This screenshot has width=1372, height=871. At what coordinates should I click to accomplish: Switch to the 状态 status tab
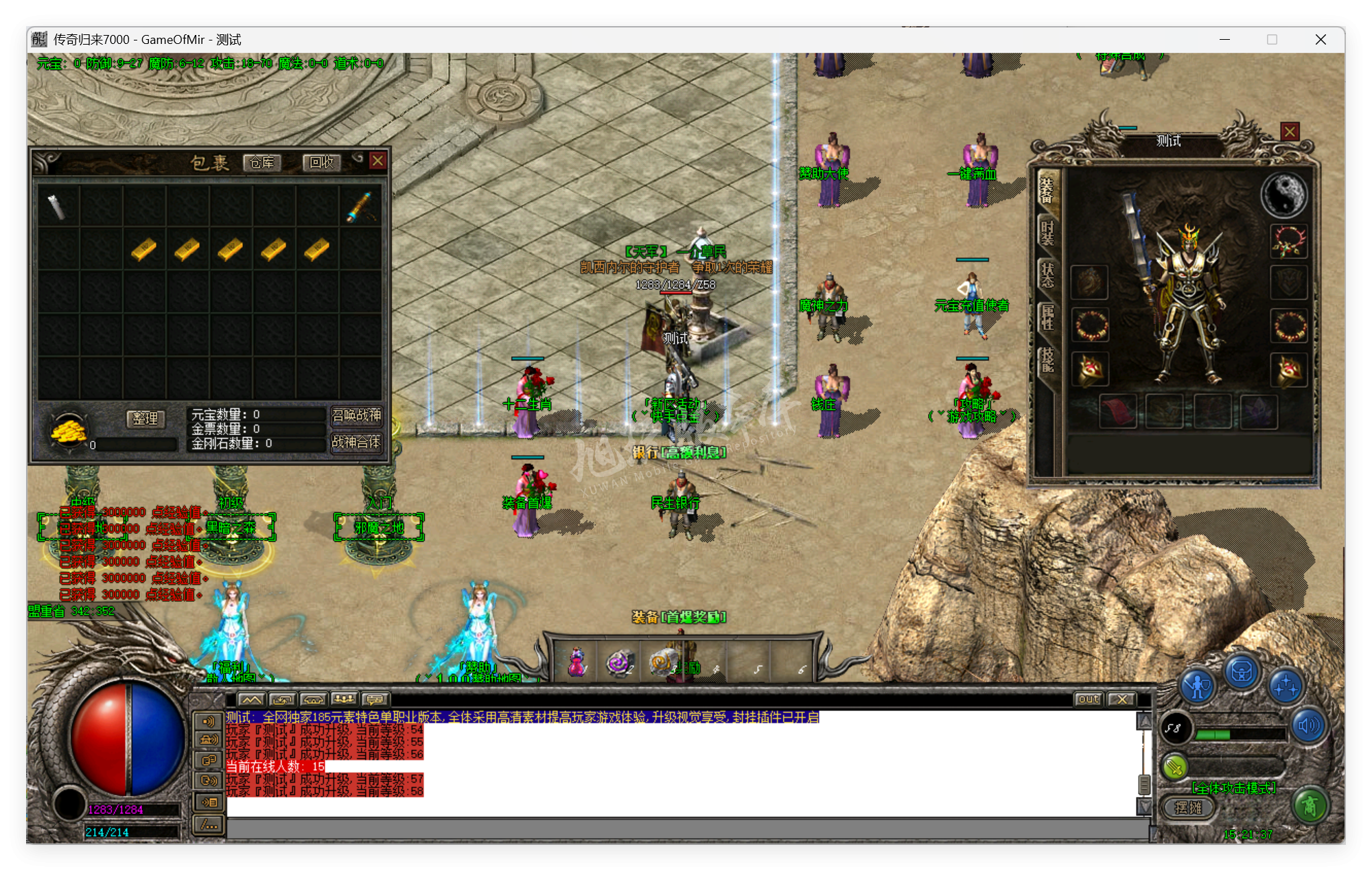(x=1047, y=275)
